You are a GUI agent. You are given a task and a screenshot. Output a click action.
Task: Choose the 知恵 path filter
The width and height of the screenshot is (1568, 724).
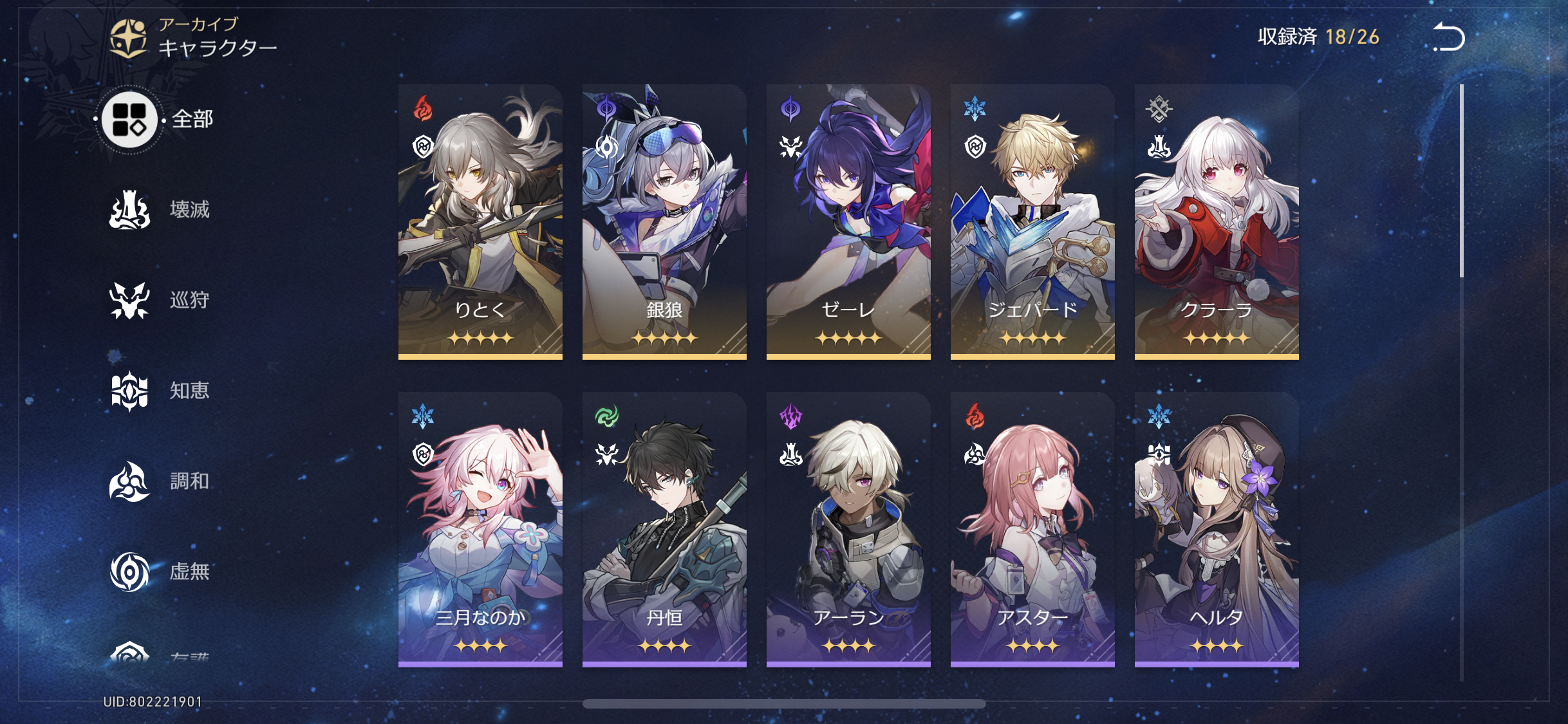[x=160, y=391]
